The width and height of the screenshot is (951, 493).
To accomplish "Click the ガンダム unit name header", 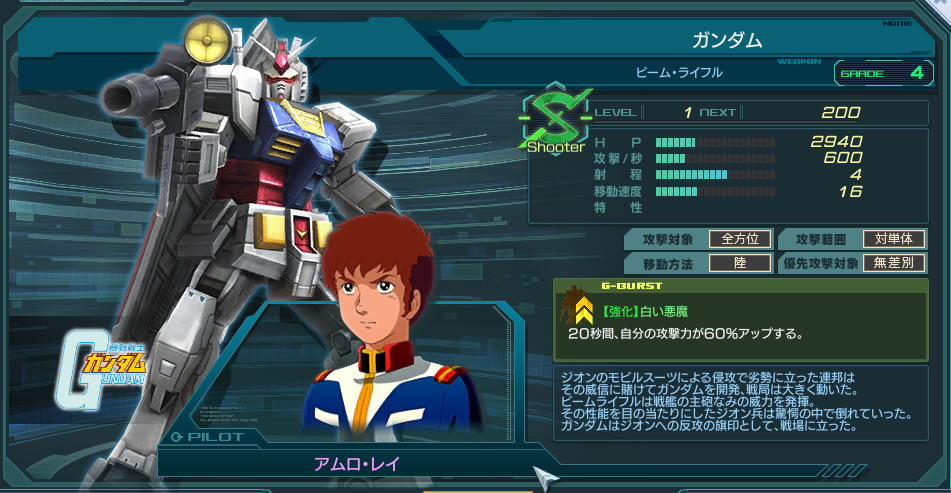I will (727, 41).
